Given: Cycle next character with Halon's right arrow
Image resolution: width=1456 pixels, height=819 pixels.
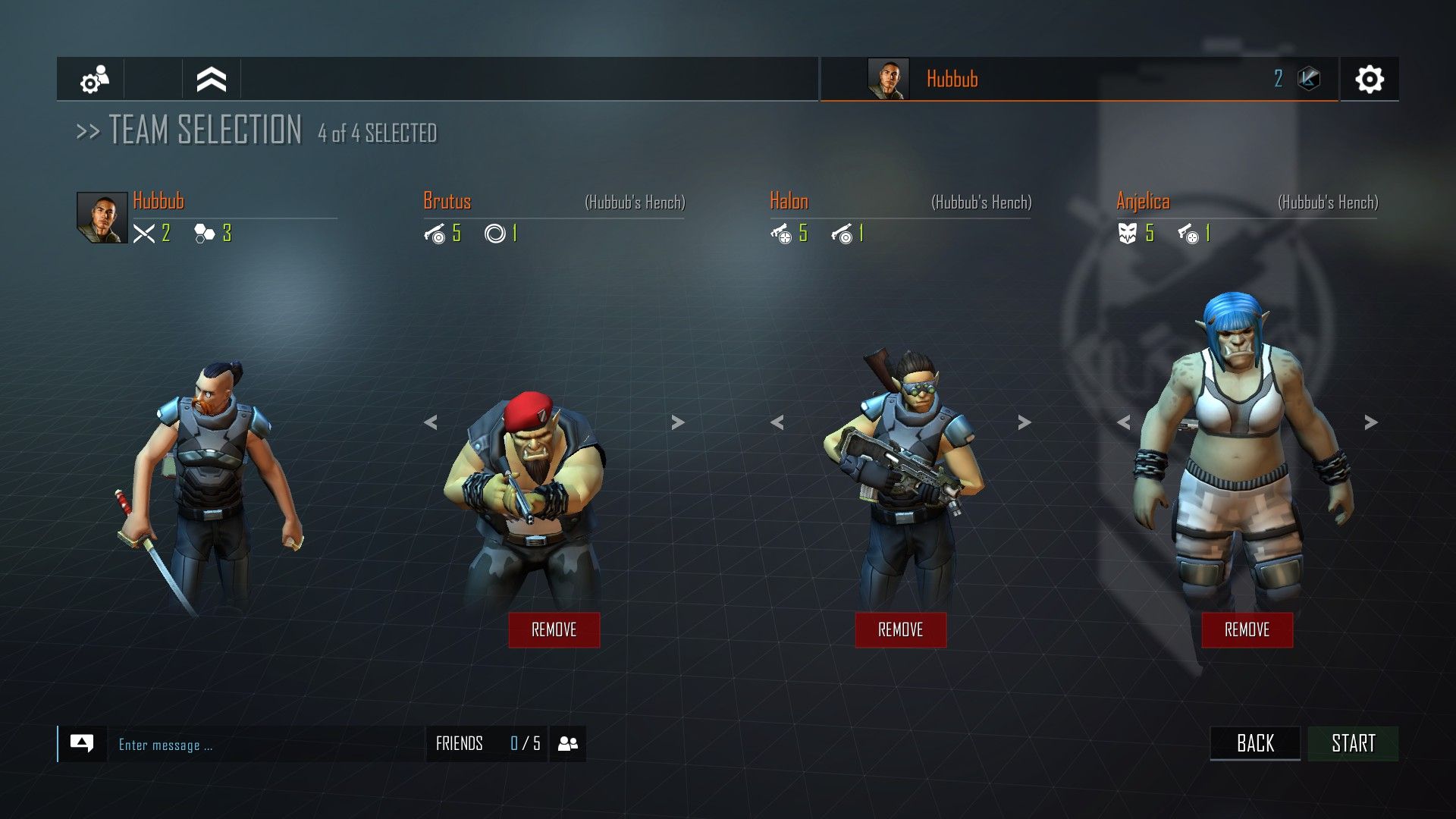Looking at the screenshot, I should click(1023, 423).
